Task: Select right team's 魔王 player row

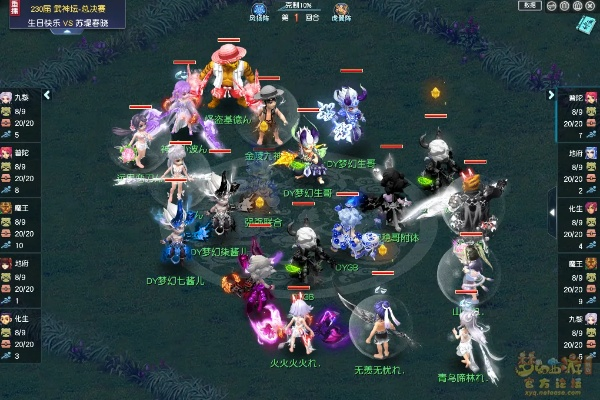Action: (x=579, y=282)
